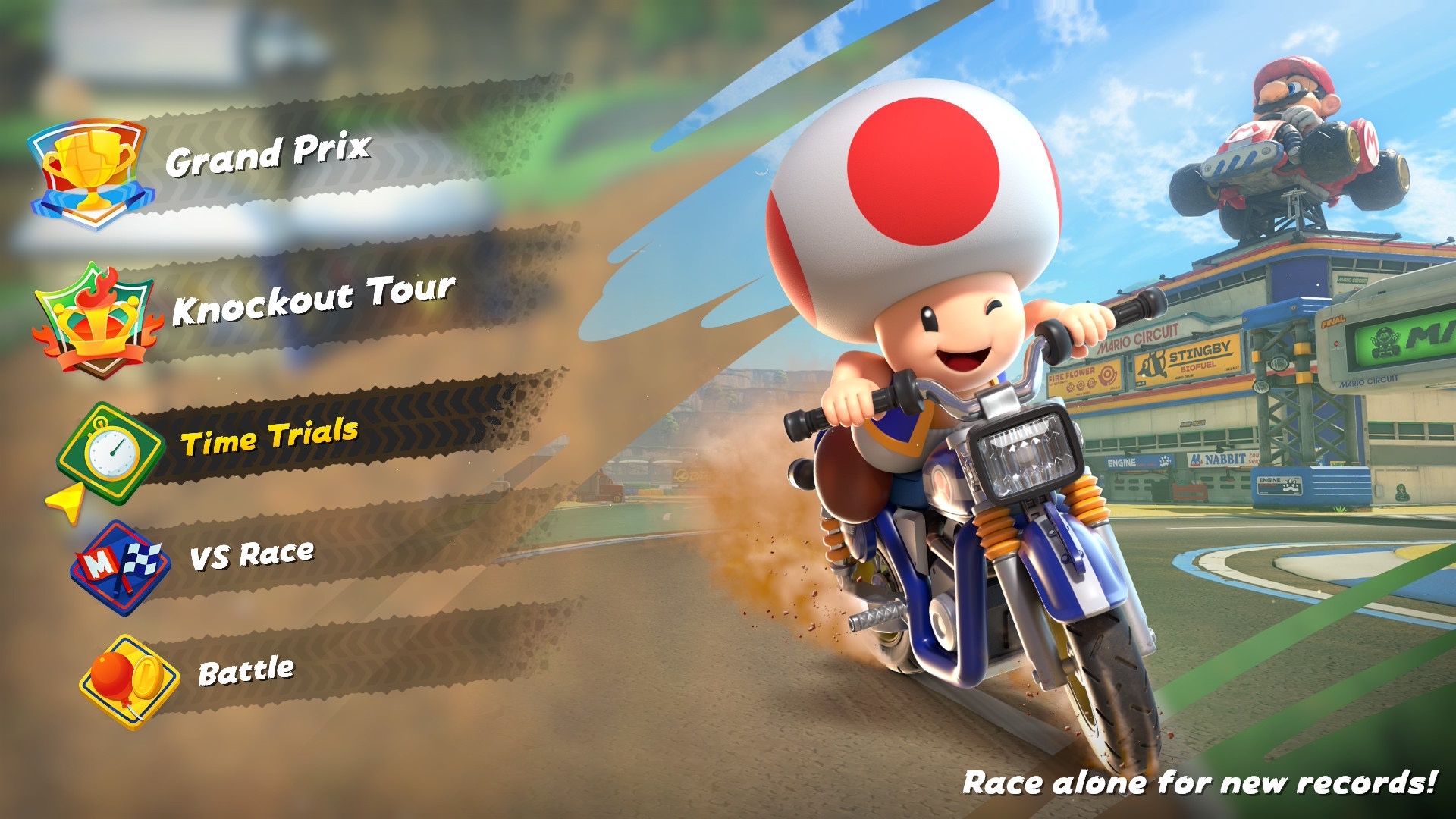
Task: Enter Battle mode
Action: tap(246, 671)
